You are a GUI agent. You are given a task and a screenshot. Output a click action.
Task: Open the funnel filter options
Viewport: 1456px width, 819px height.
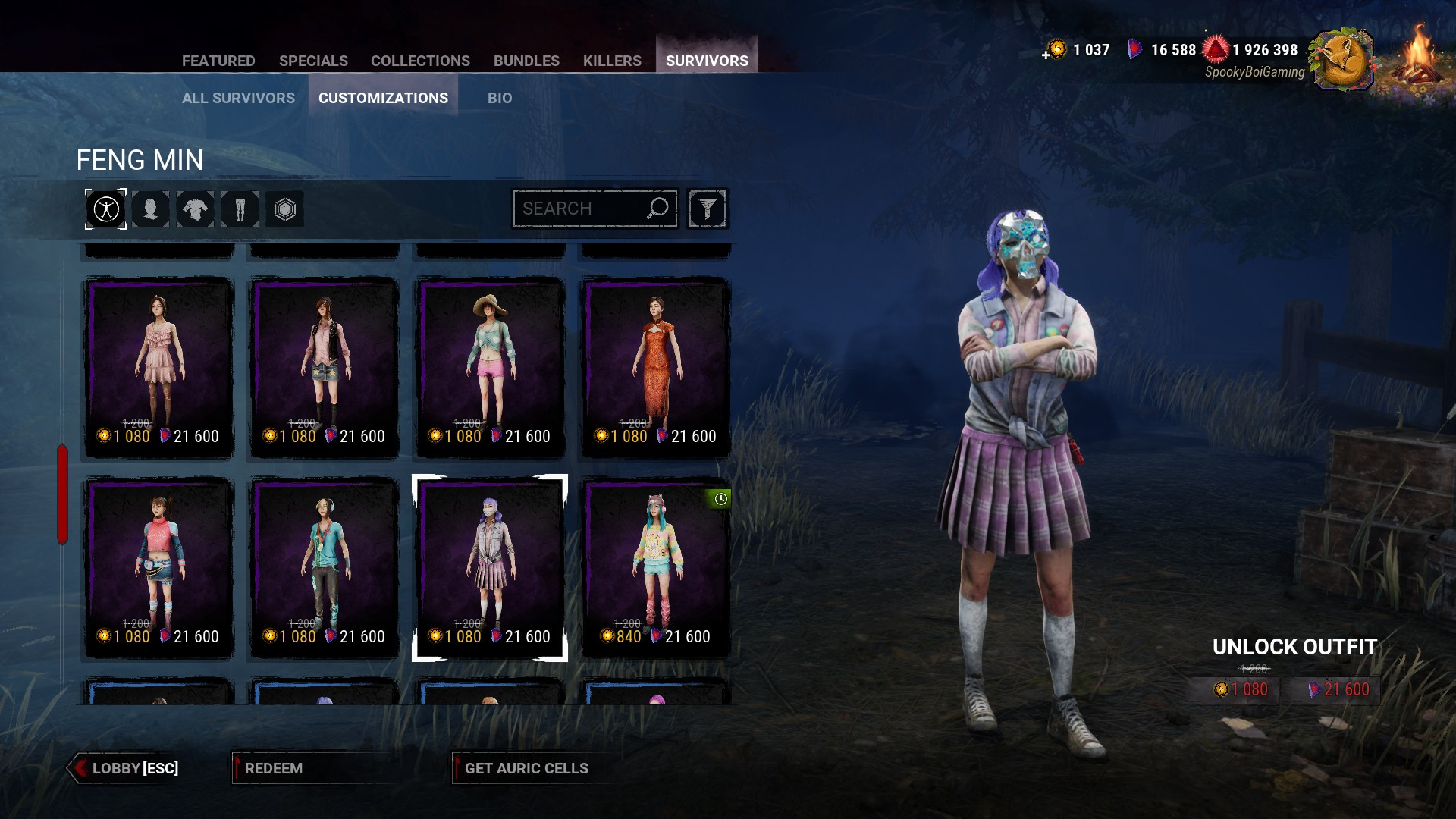(708, 209)
